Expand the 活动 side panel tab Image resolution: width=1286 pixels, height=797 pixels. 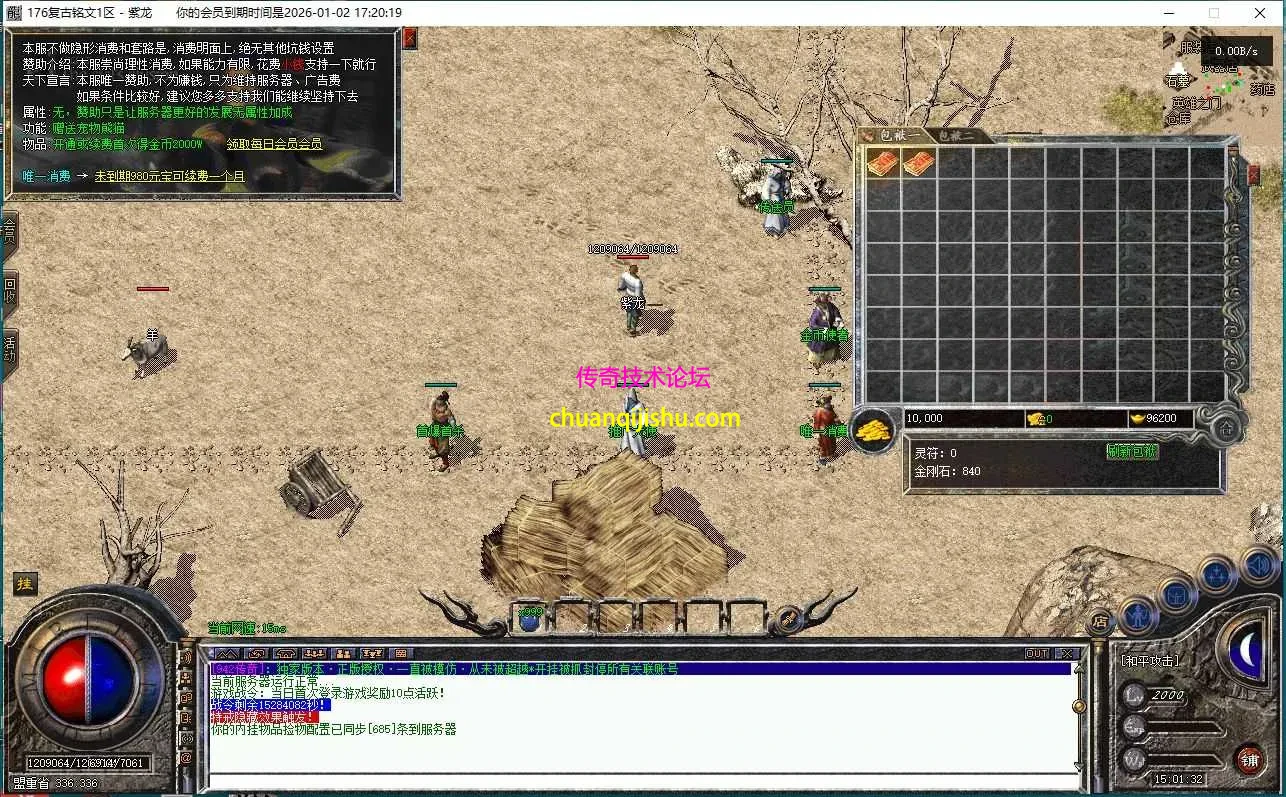pos(10,343)
